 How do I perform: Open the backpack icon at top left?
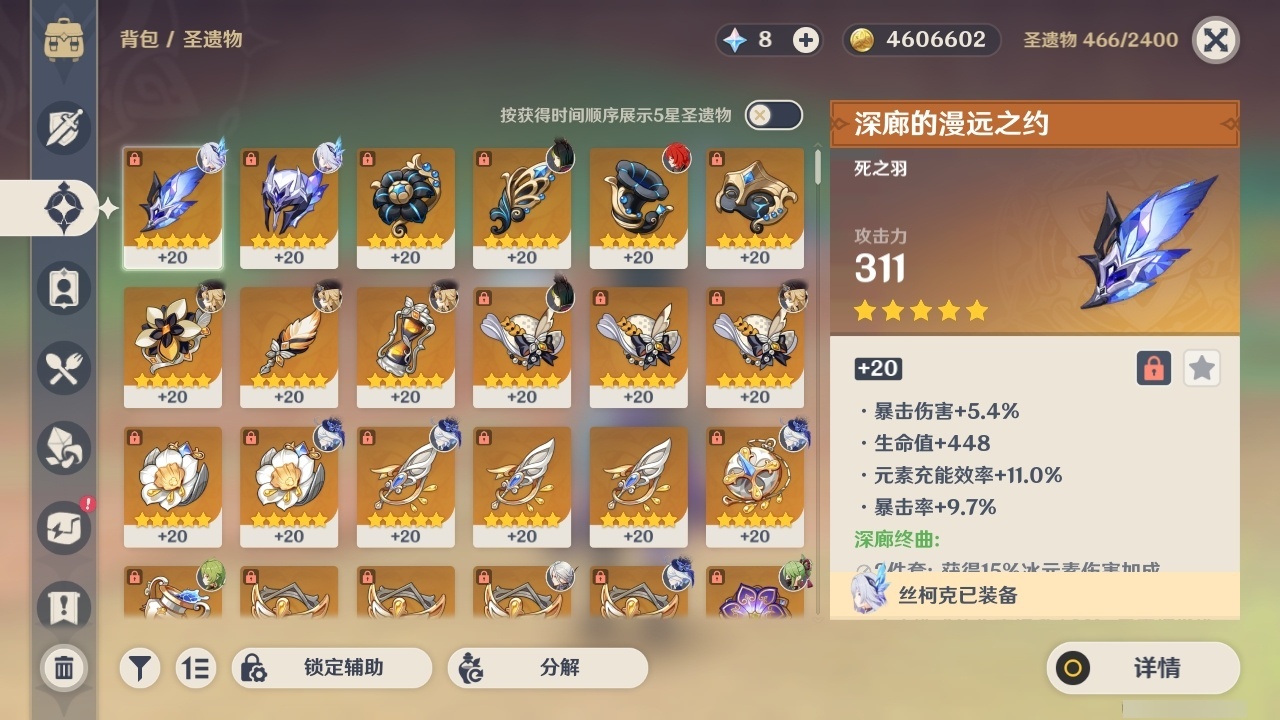click(x=63, y=40)
